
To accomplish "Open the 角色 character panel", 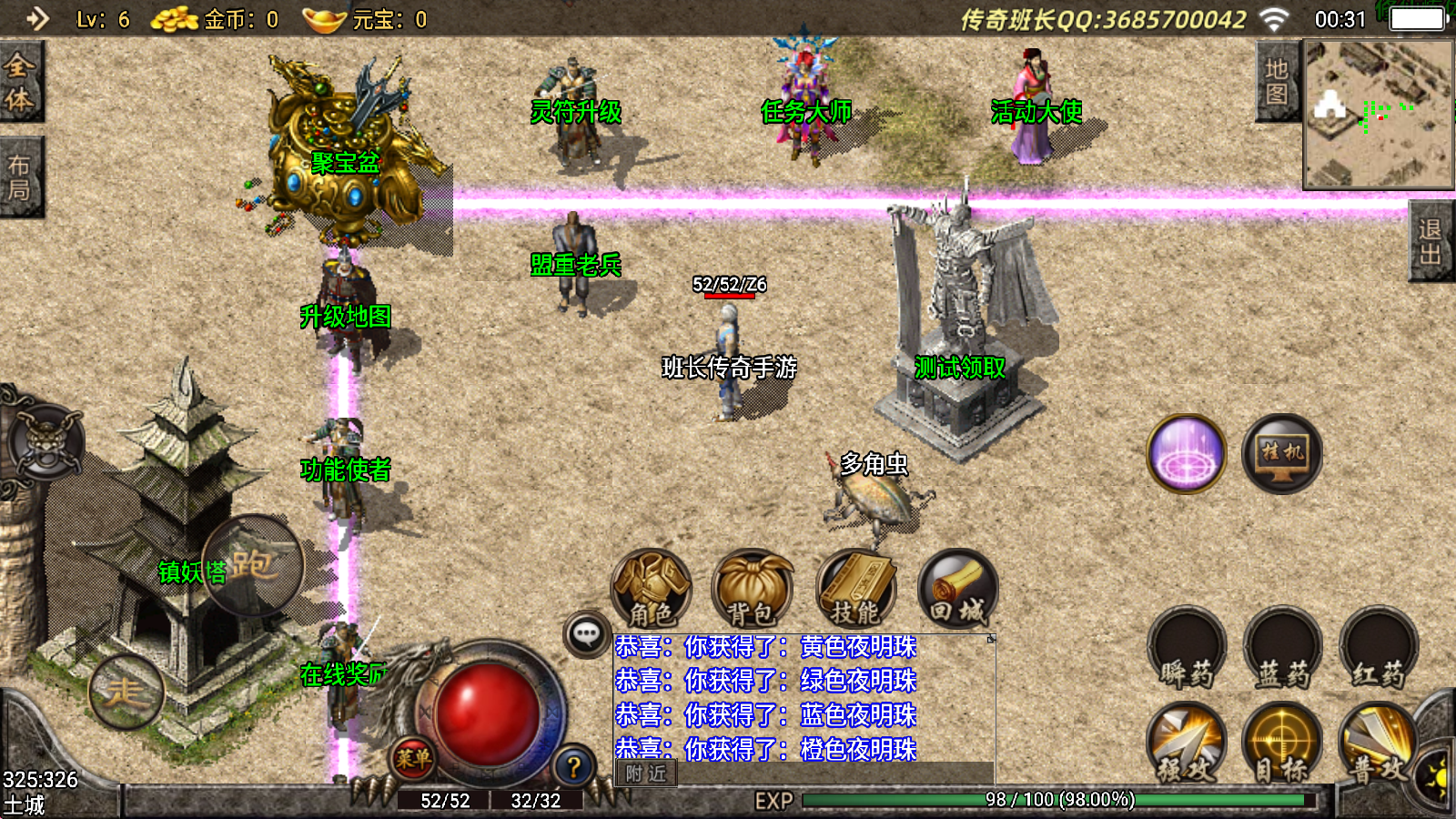I will coord(651,589).
